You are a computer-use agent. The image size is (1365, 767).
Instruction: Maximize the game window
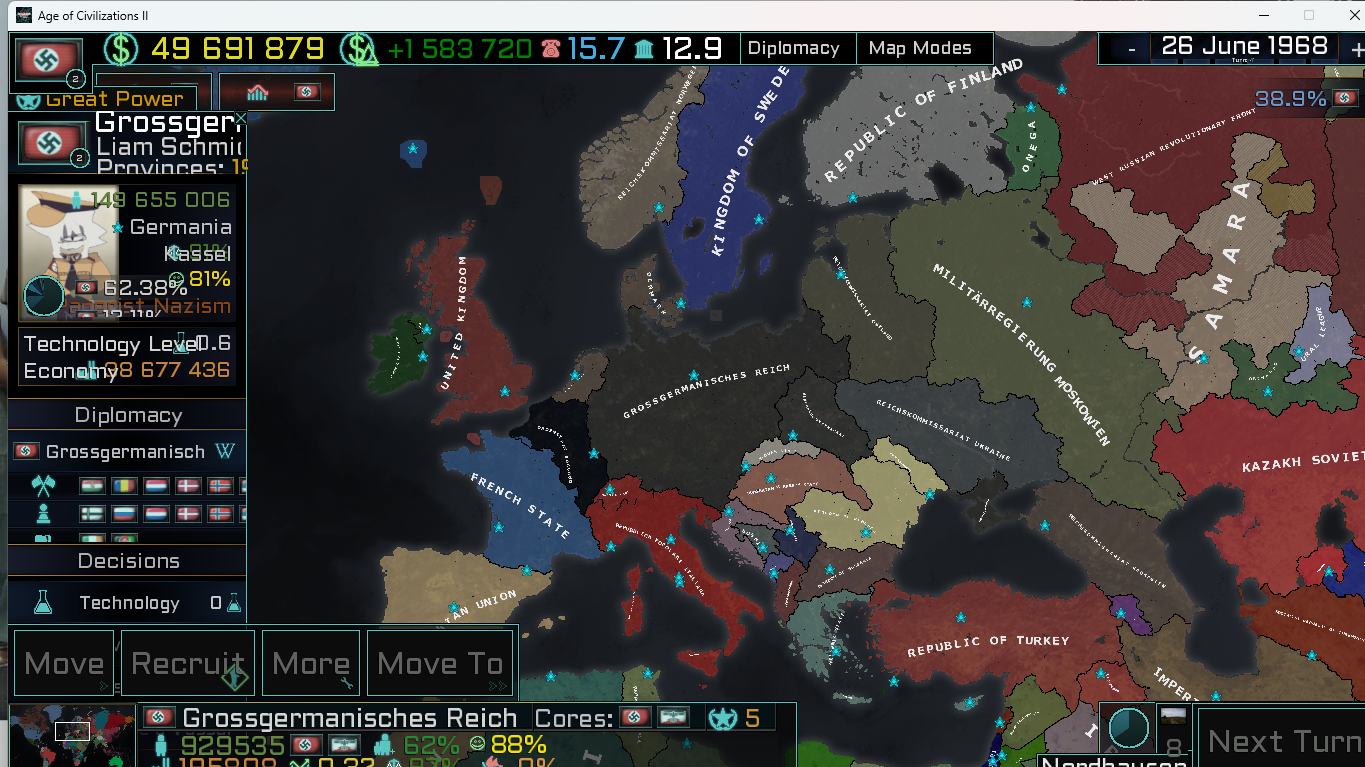(x=1308, y=15)
